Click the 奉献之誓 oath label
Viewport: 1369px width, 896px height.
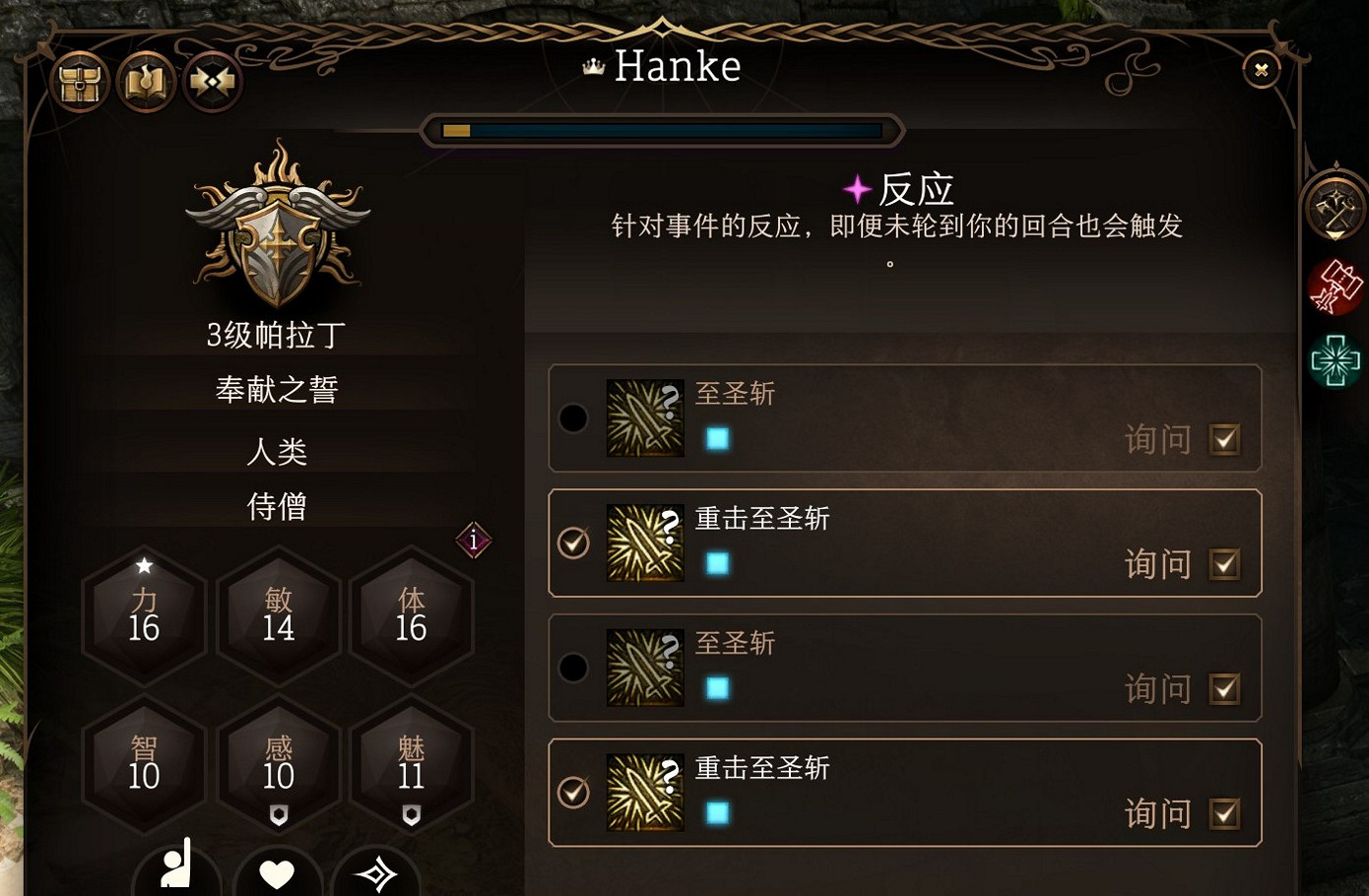point(279,389)
